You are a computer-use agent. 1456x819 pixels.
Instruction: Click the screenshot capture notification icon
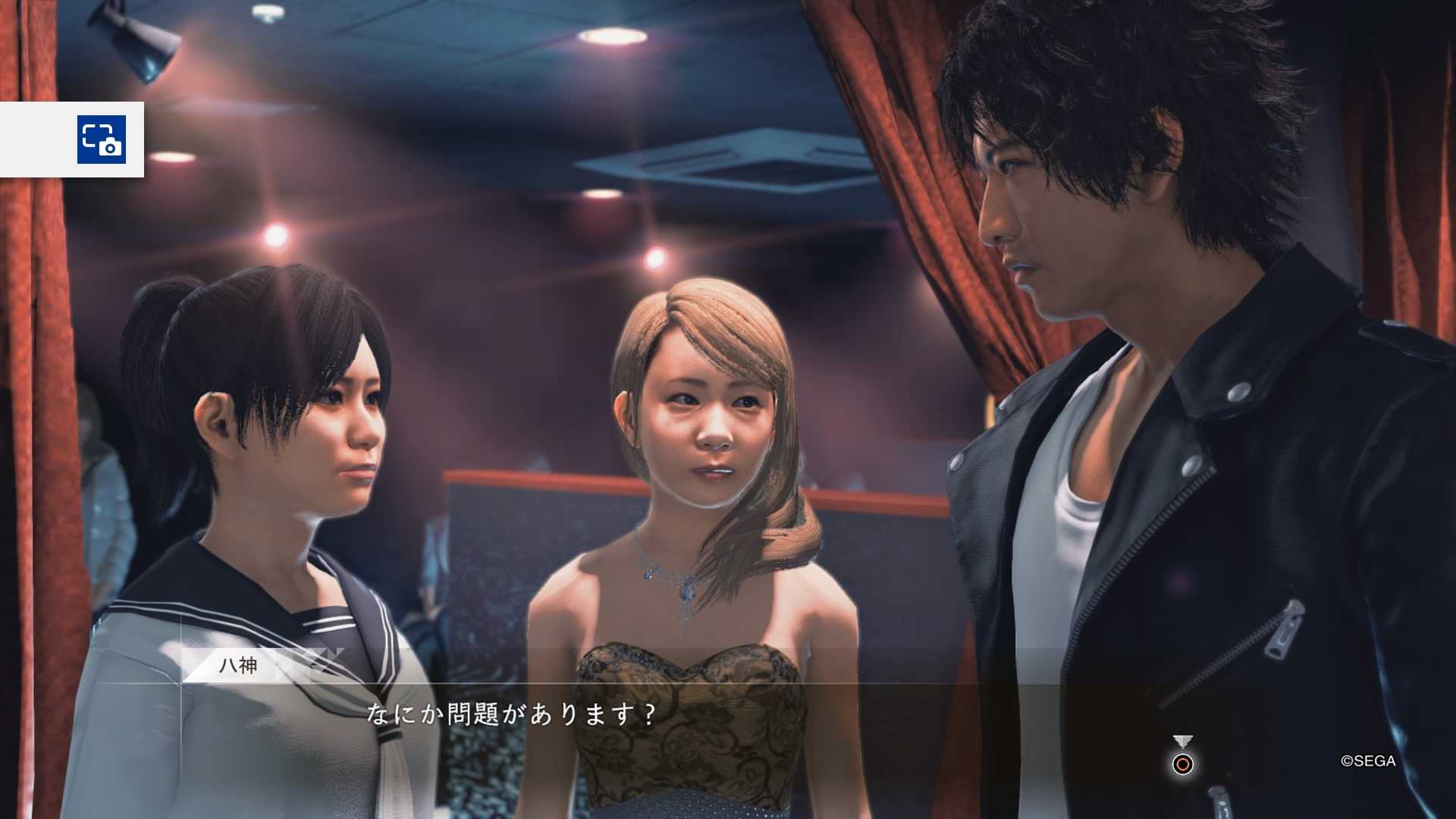(x=101, y=140)
